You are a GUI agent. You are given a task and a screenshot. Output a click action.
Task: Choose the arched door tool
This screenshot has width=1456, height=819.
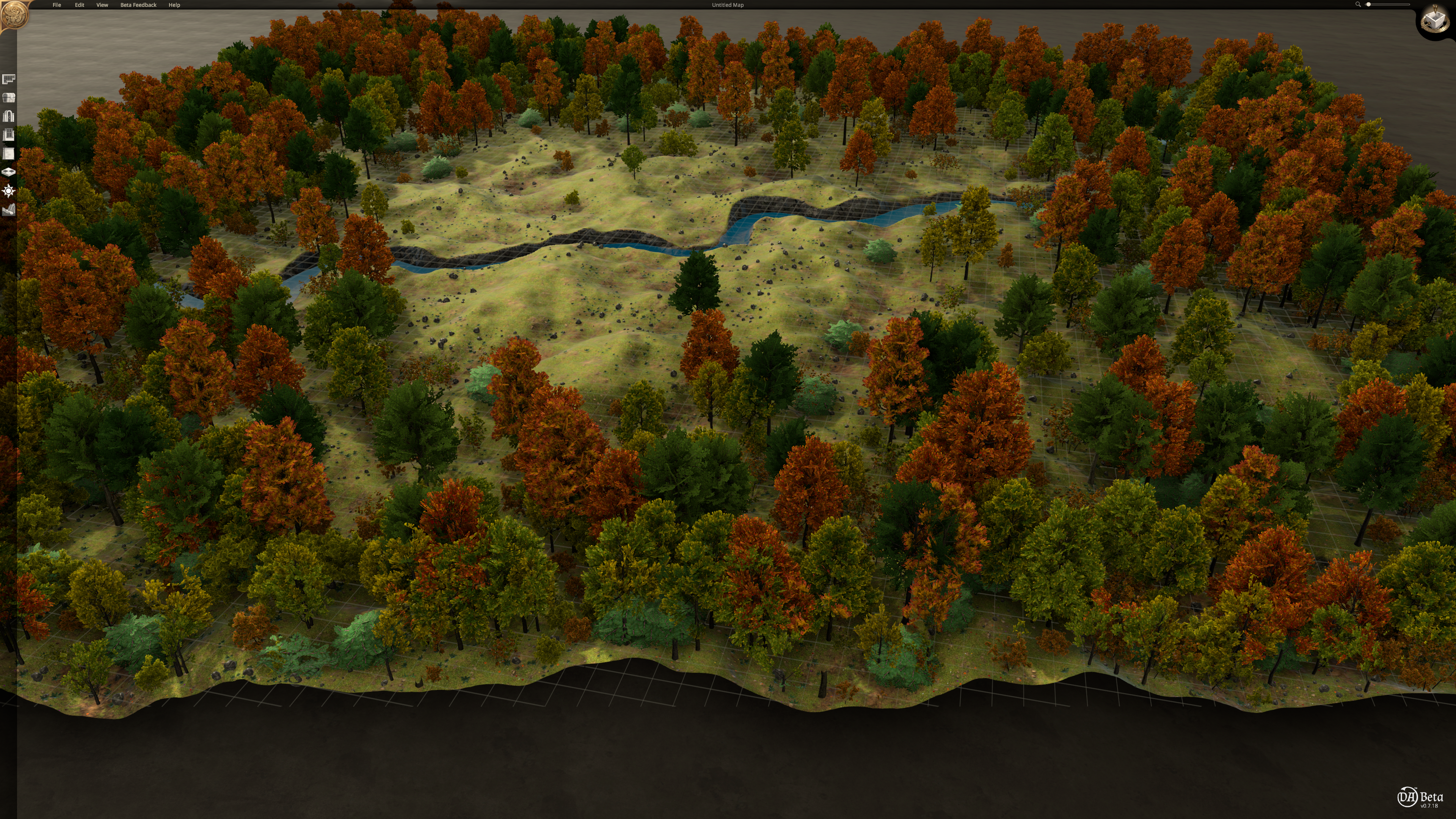click(8, 116)
